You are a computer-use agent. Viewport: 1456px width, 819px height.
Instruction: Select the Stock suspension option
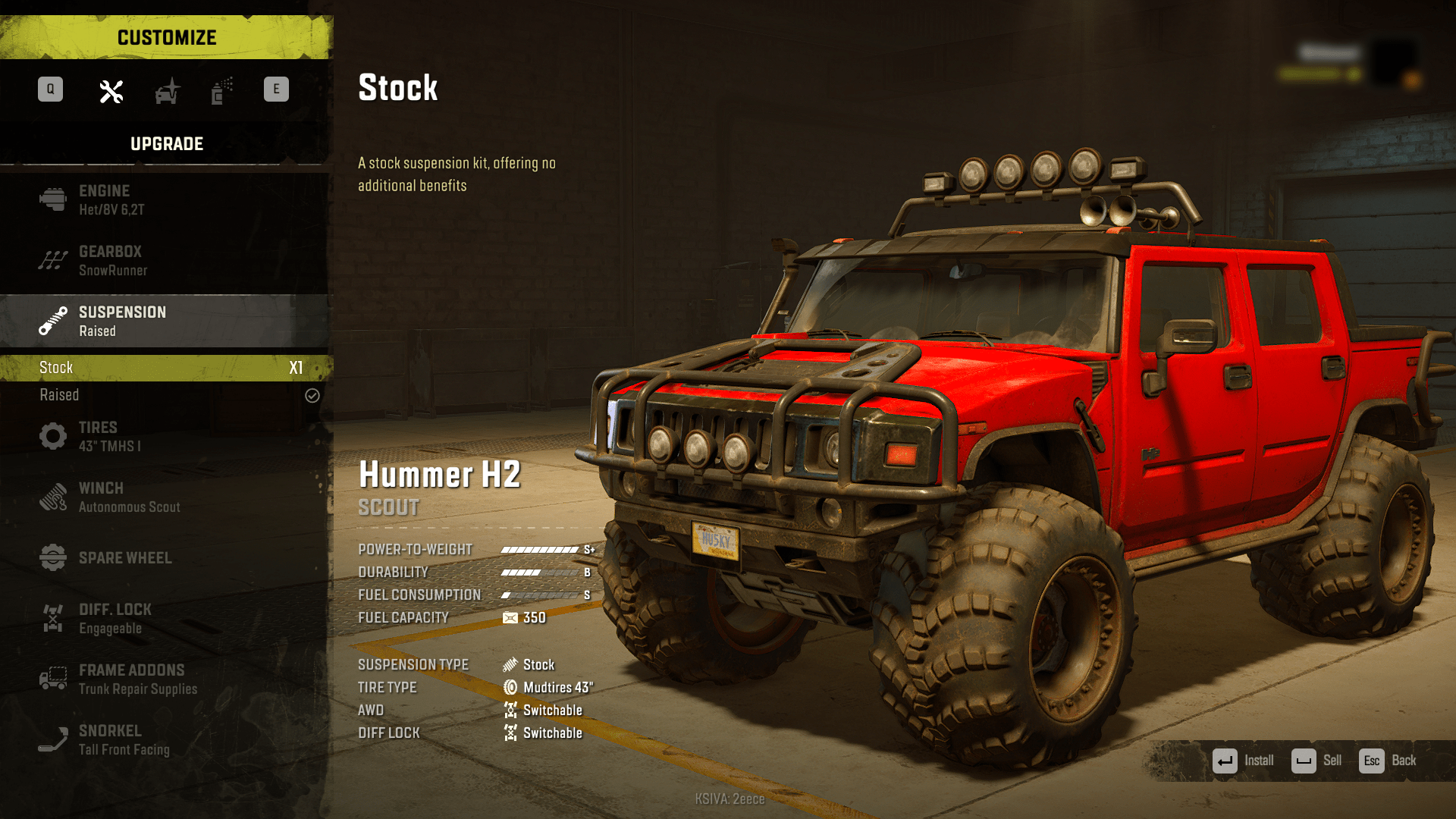click(165, 368)
